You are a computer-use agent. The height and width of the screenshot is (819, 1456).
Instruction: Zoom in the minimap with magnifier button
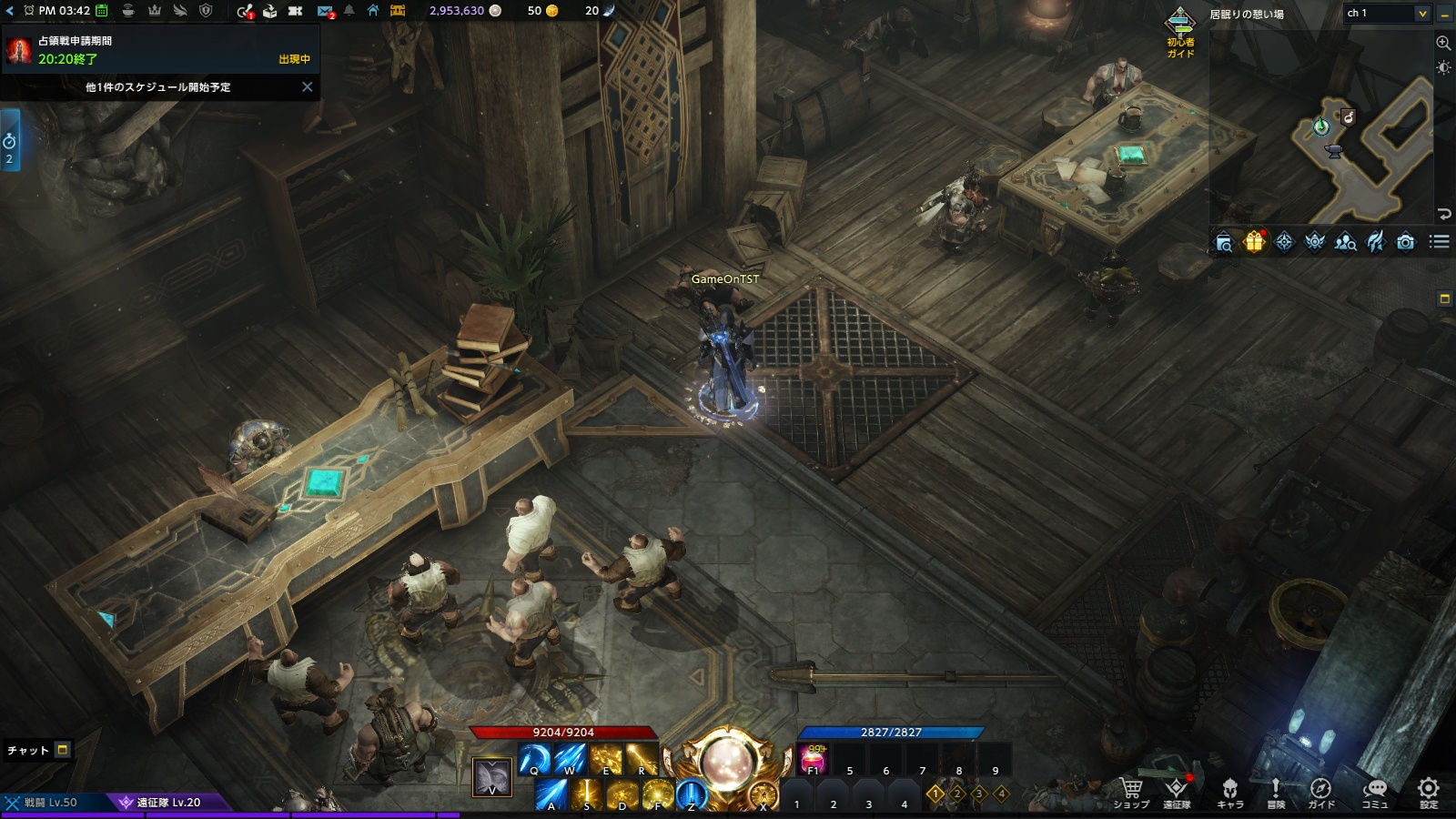click(x=1443, y=43)
